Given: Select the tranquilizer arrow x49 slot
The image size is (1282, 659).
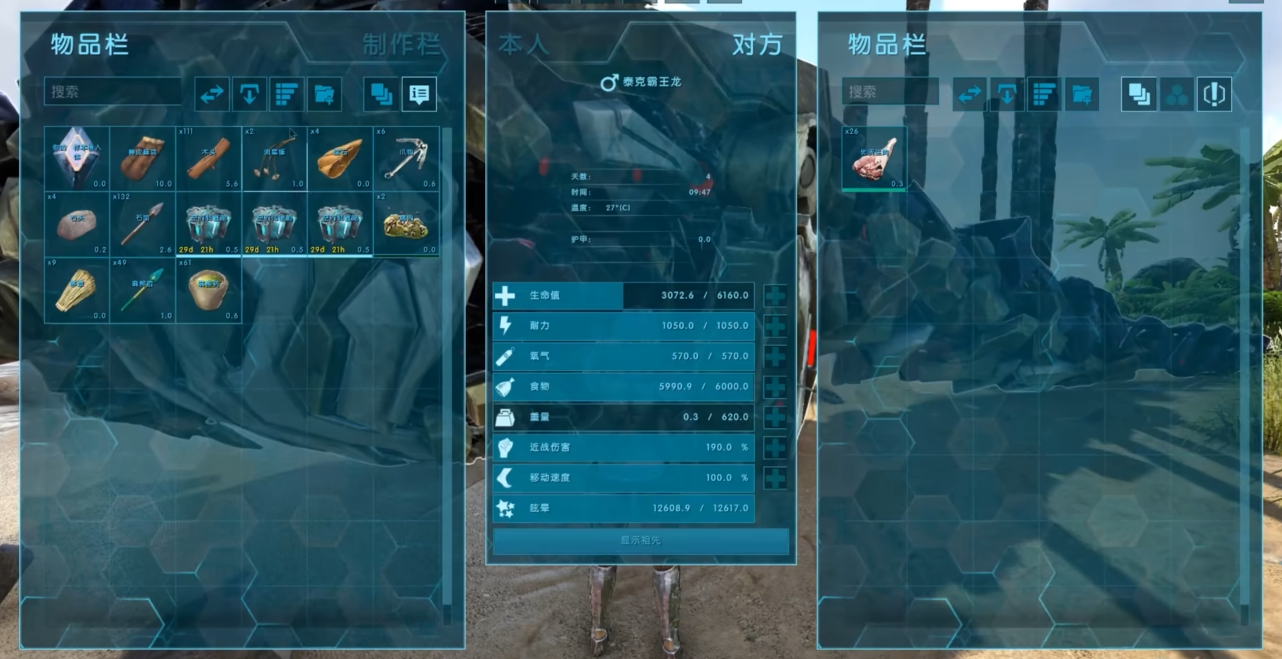Looking at the screenshot, I should pyautogui.click(x=142, y=289).
